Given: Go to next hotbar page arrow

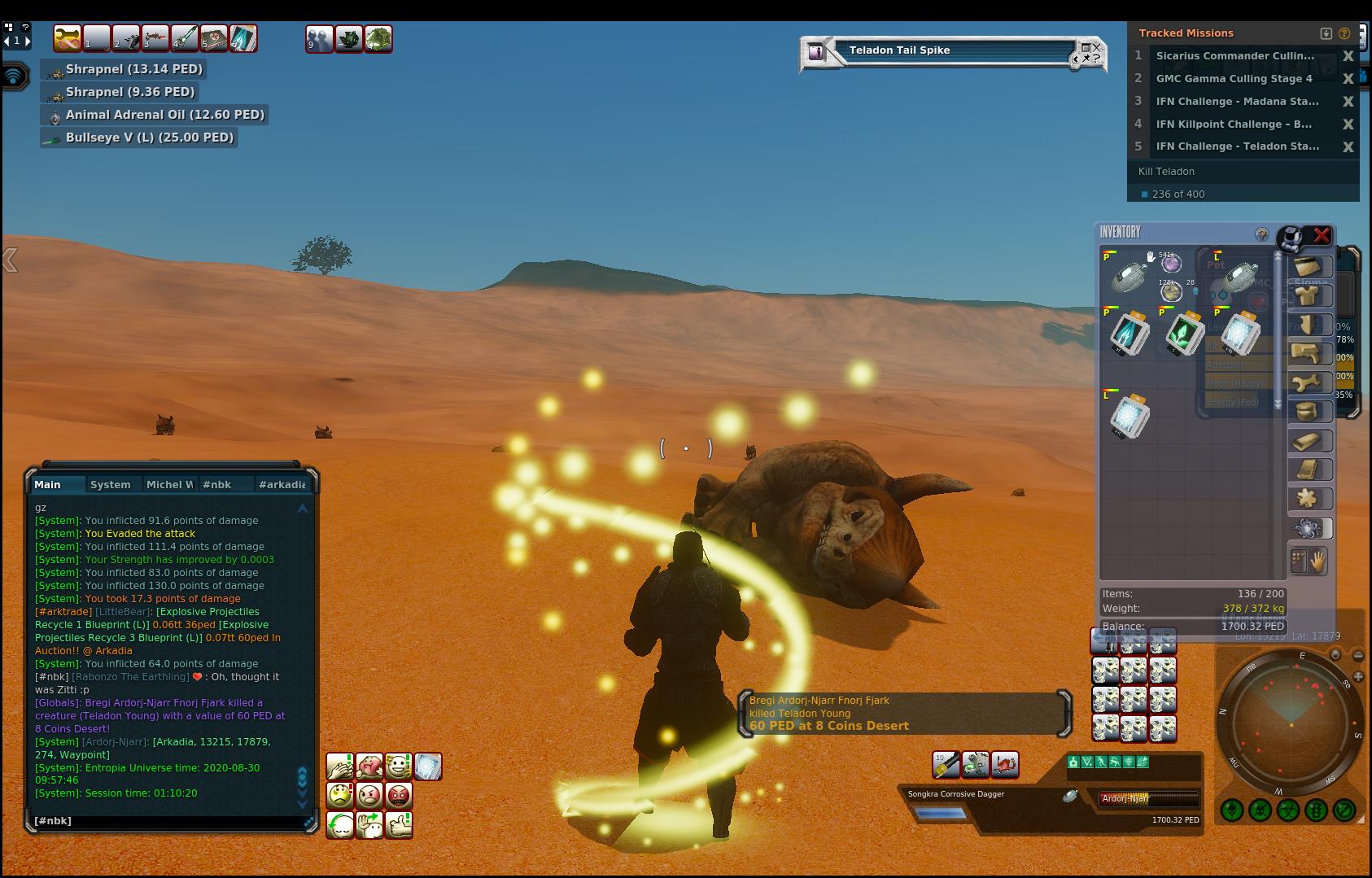Looking at the screenshot, I should 28,40.
